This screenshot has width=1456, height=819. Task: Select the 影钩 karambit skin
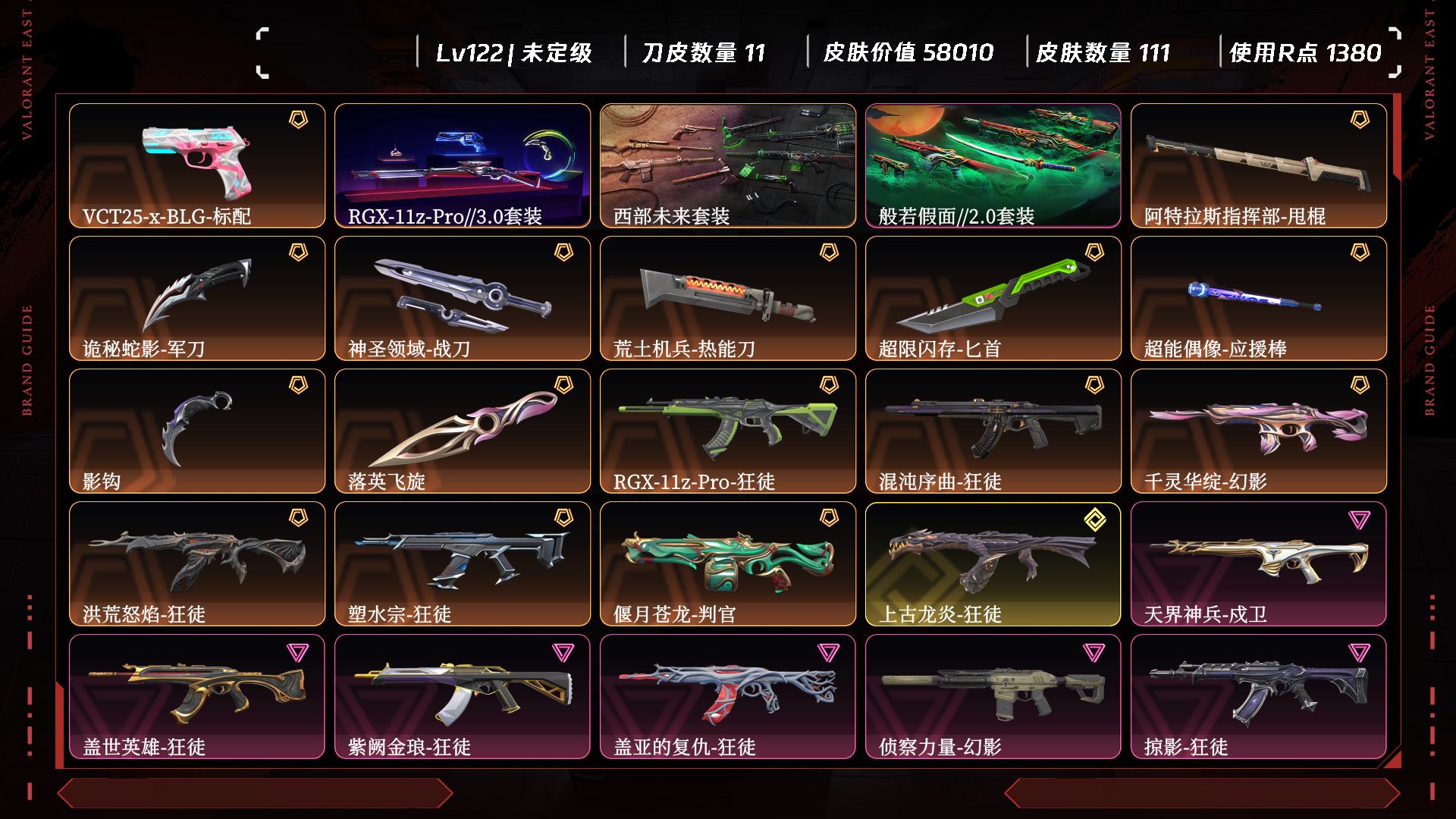coord(197,431)
